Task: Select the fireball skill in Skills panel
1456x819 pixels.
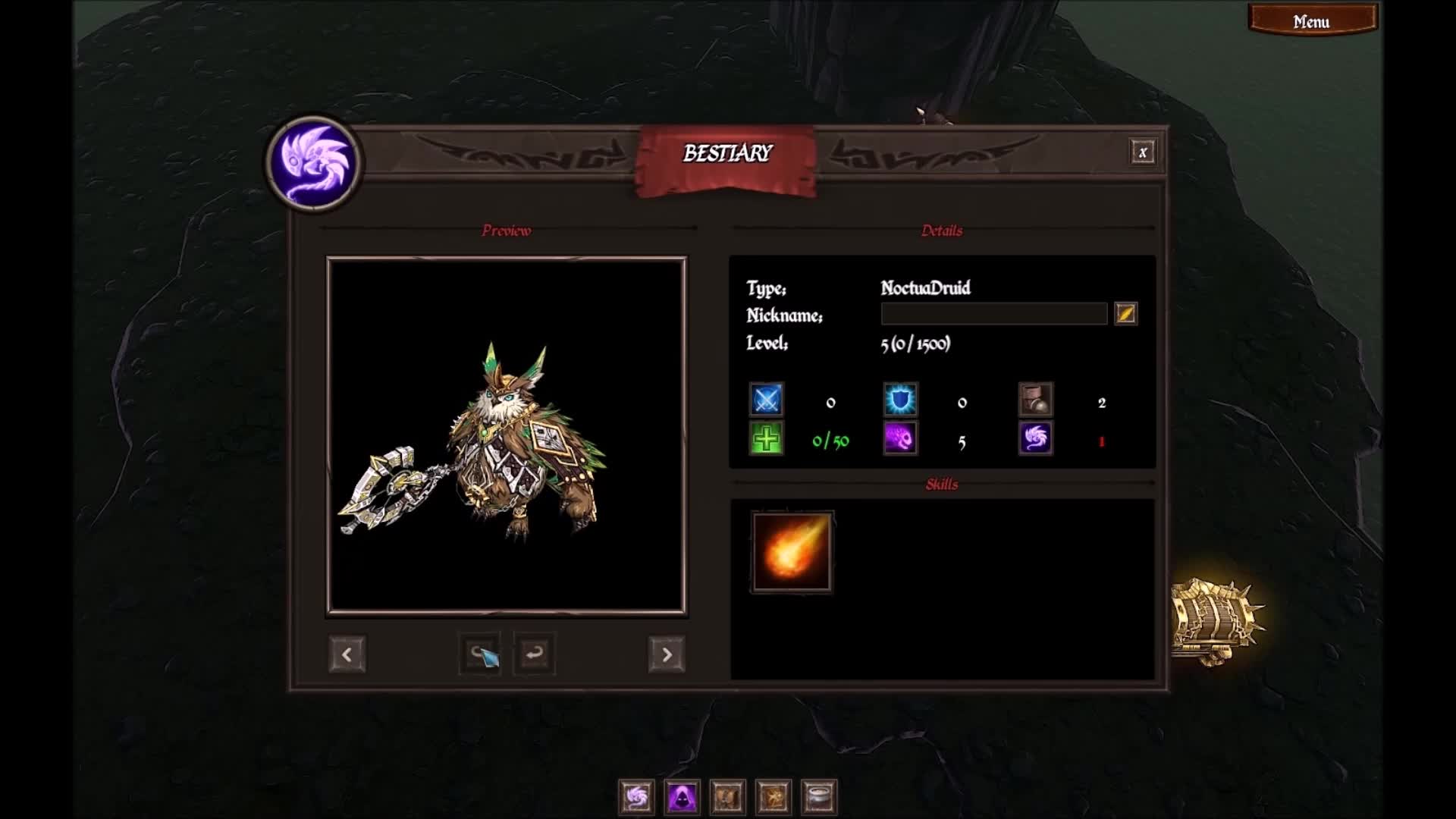Action: click(792, 551)
